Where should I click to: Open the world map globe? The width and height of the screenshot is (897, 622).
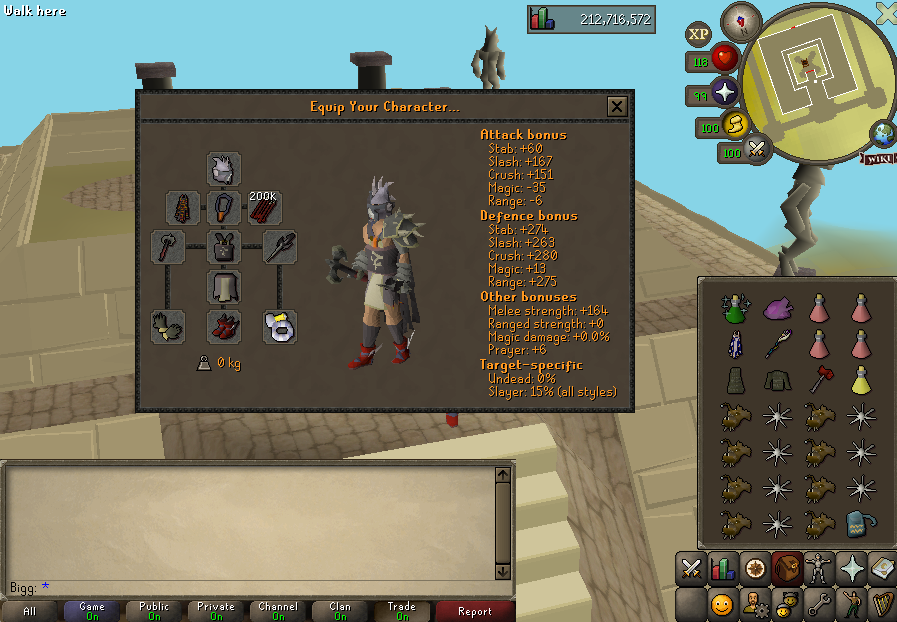coord(883,133)
